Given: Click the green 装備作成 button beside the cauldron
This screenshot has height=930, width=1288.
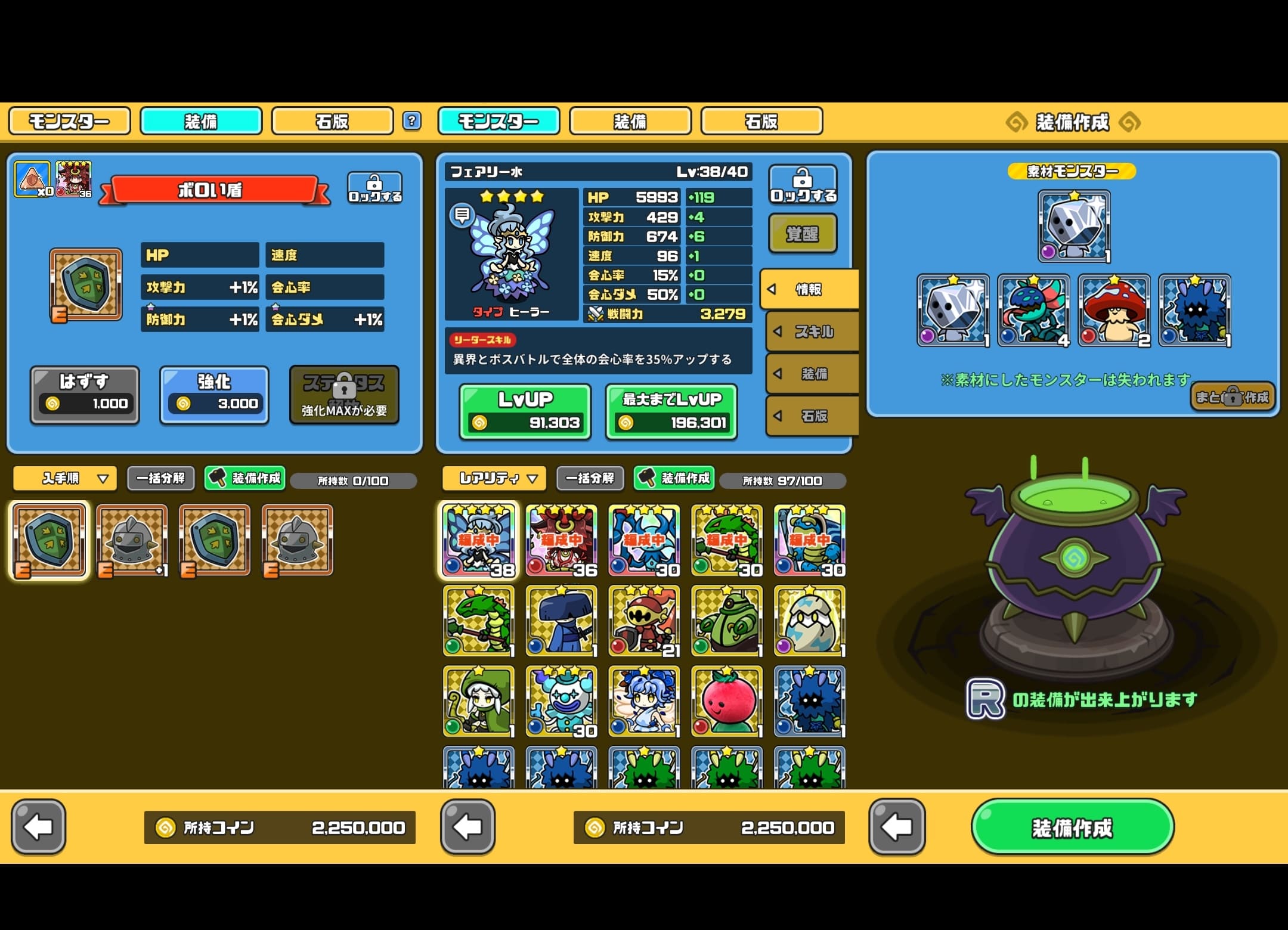Looking at the screenshot, I should pos(1072,827).
